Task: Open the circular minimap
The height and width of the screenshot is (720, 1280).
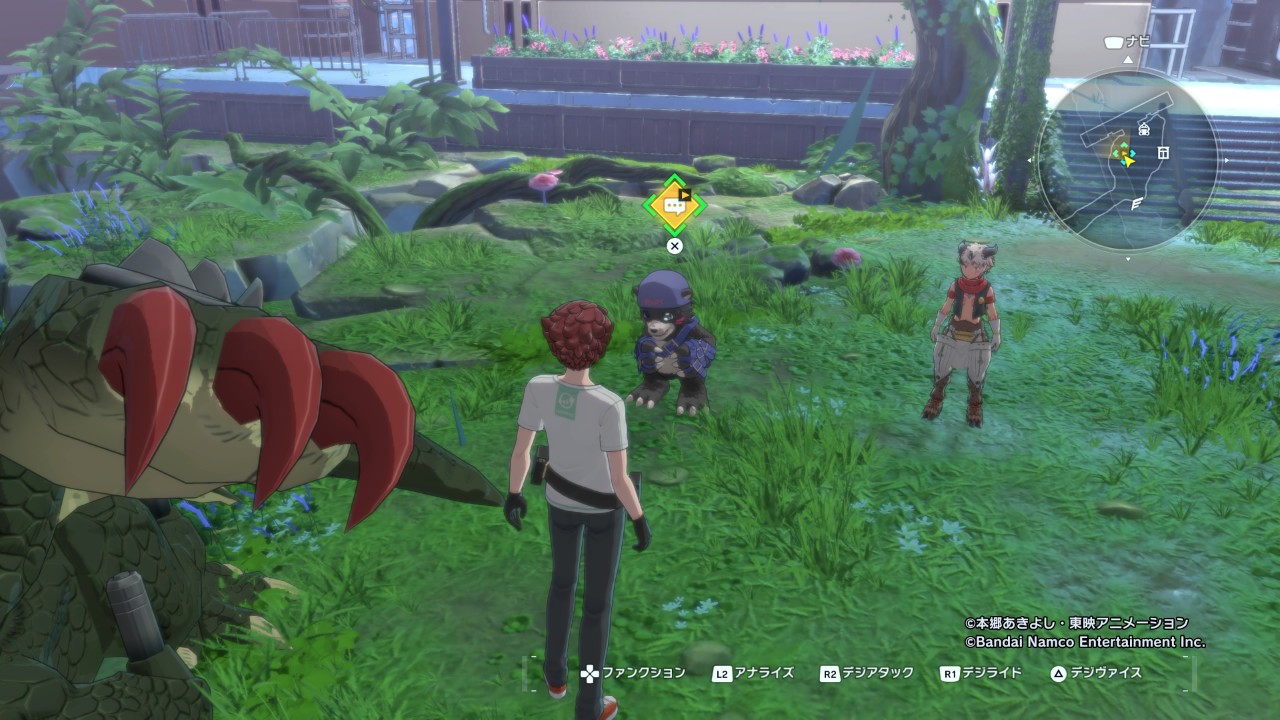Action: click(x=1128, y=162)
